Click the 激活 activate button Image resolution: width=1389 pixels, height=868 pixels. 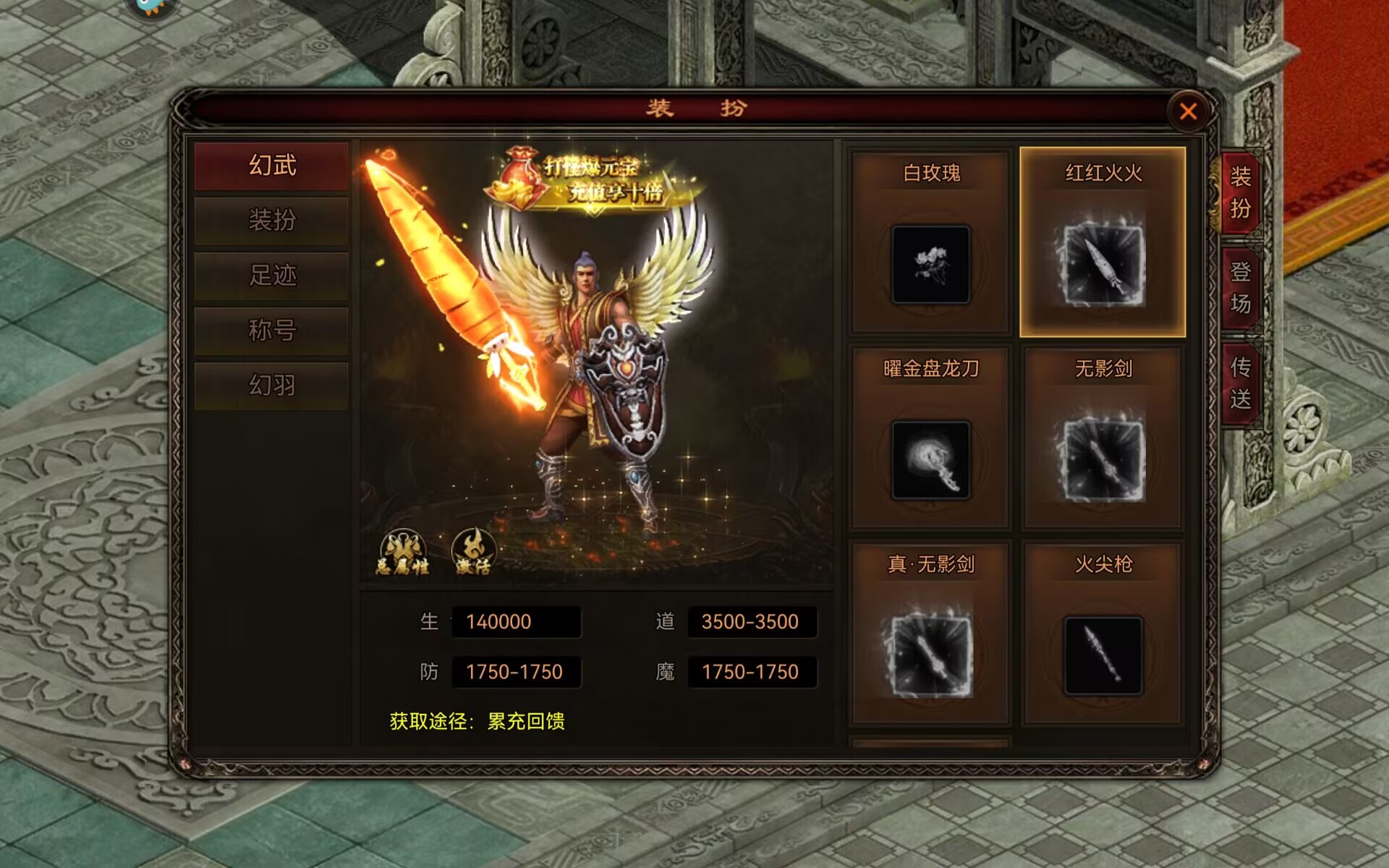(473, 554)
